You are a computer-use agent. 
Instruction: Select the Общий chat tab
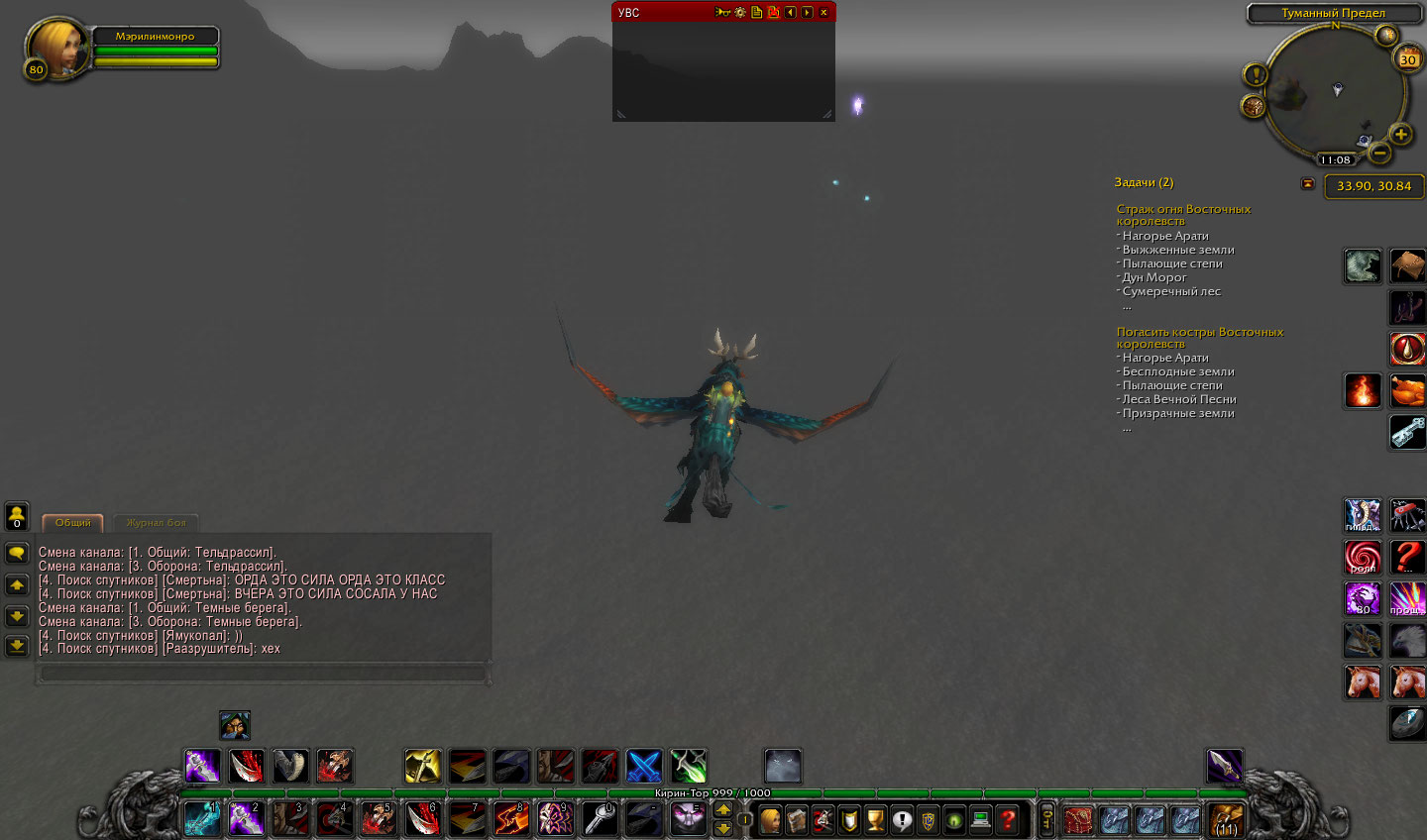click(72, 523)
